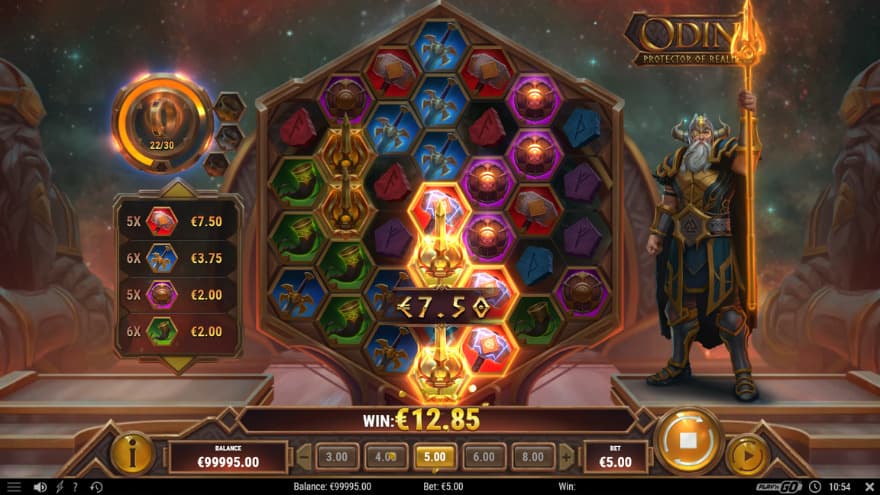Collapse the win list with the top arrow

coord(178,187)
